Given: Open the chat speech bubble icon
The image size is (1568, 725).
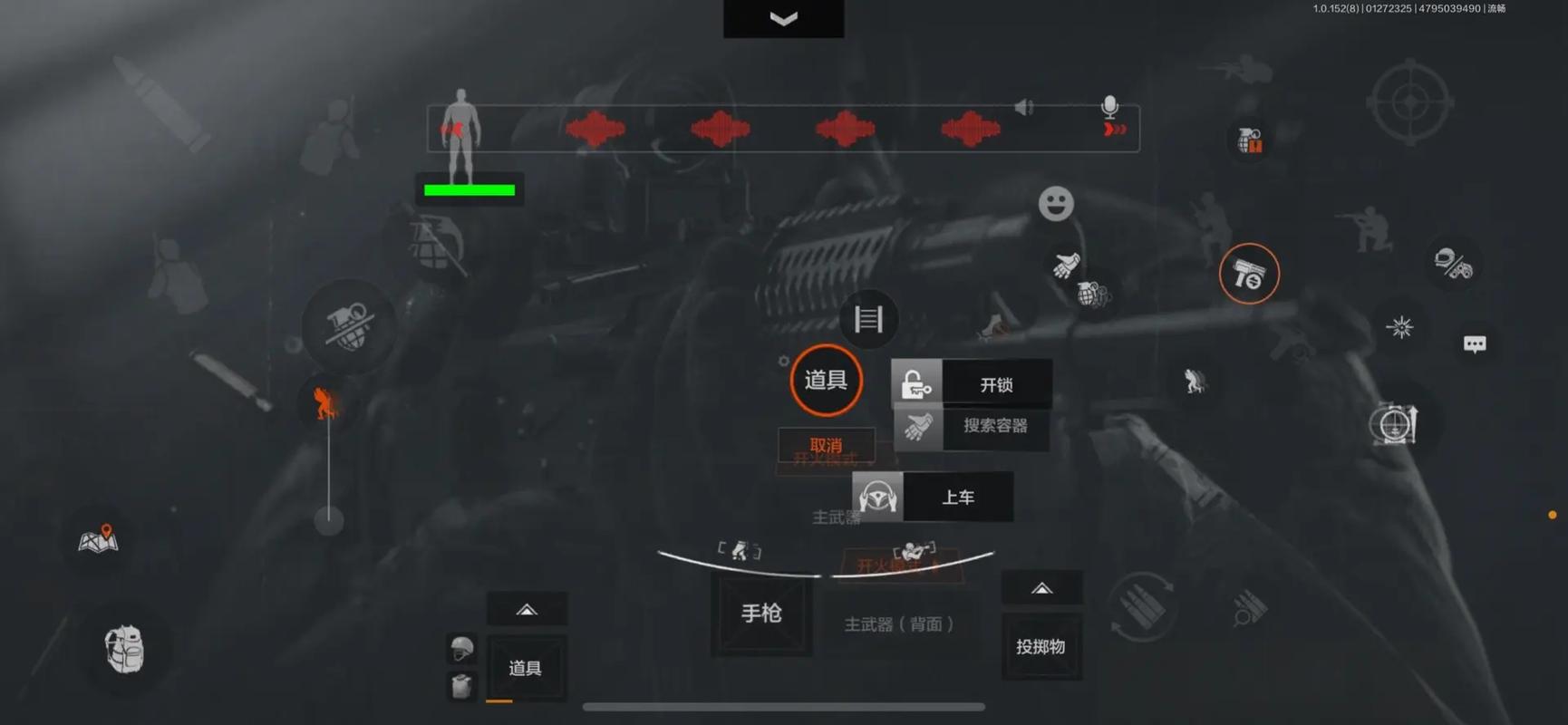Looking at the screenshot, I should [x=1475, y=344].
